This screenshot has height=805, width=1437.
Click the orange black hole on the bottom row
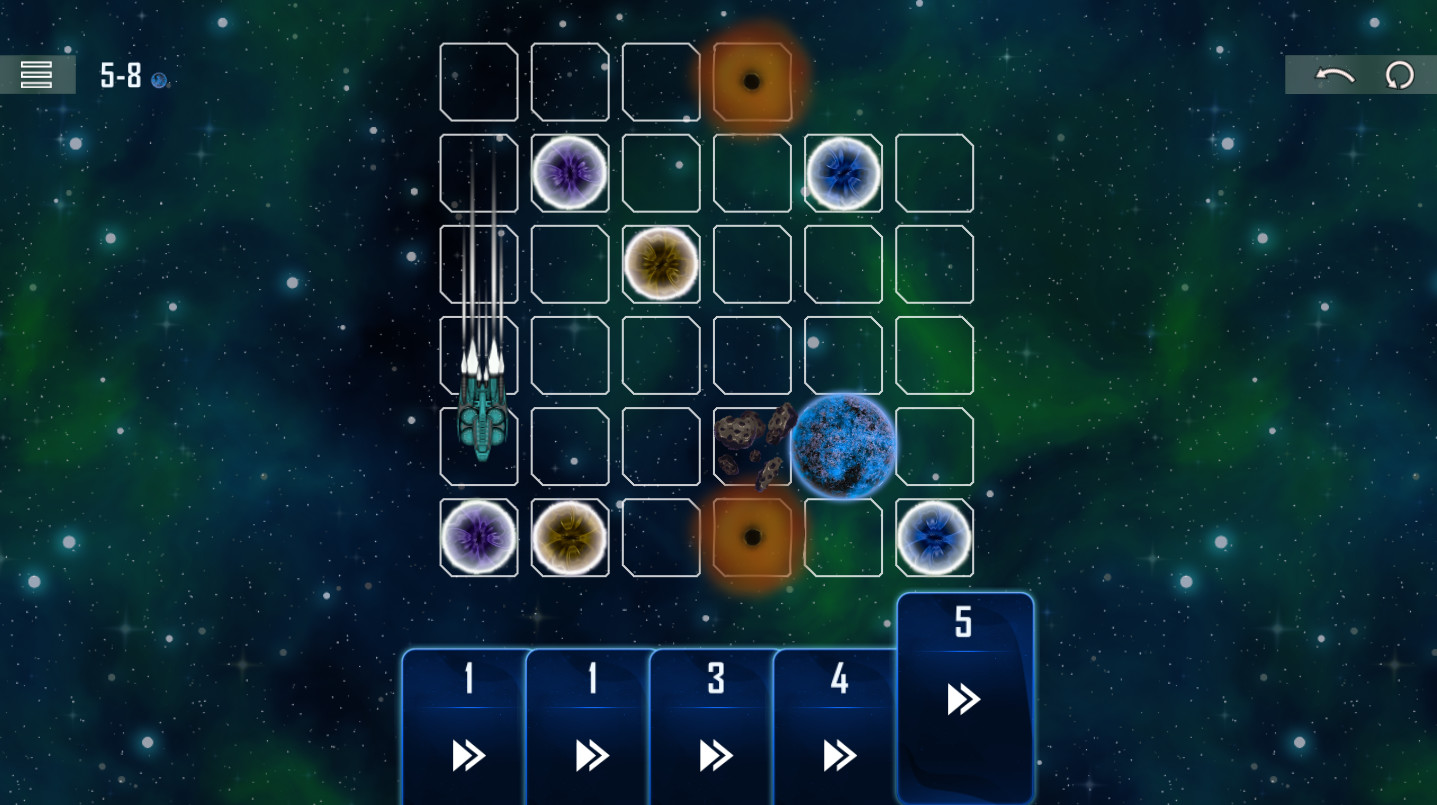(x=751, y=537)
